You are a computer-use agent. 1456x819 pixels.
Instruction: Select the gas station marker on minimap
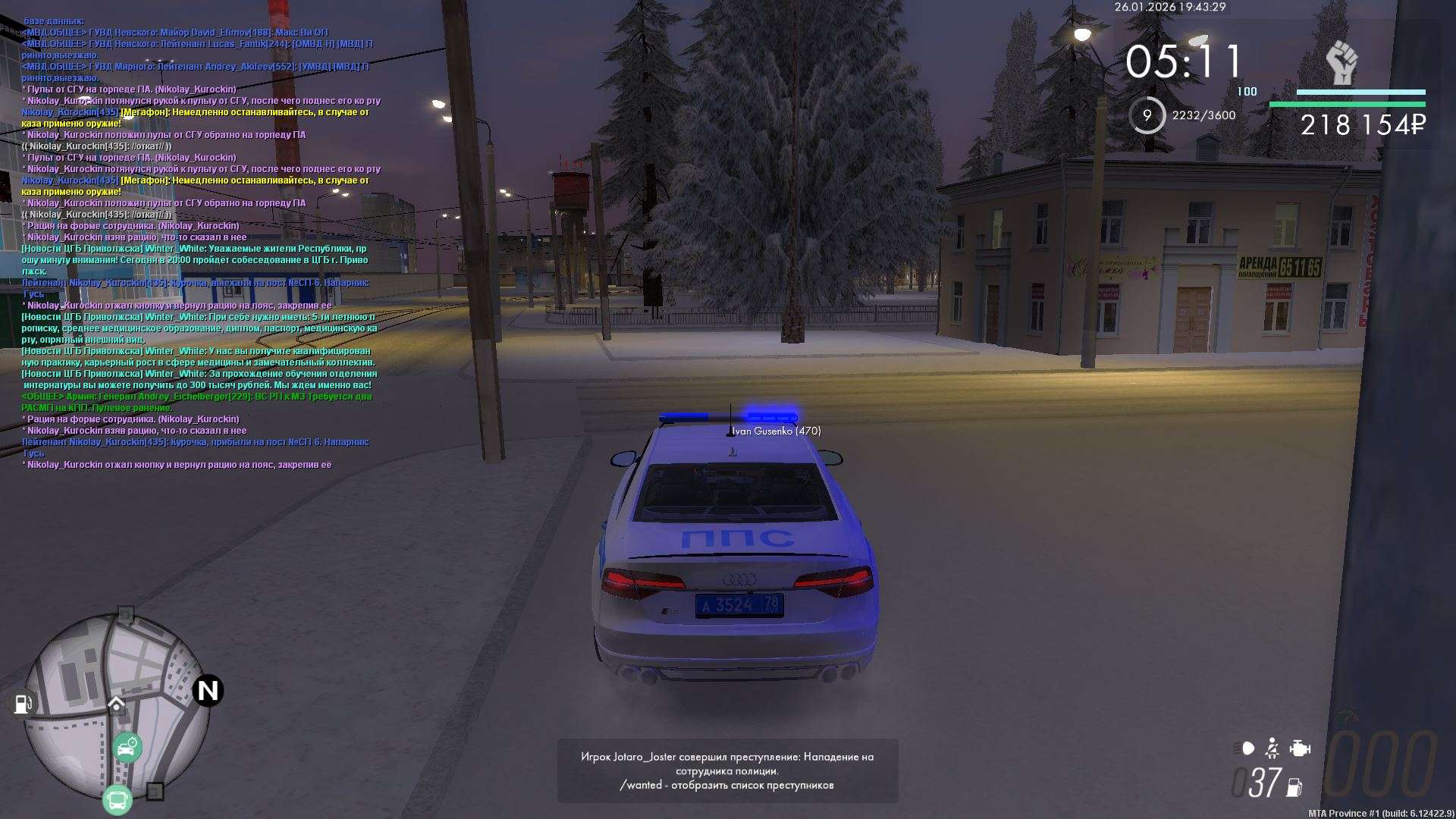pyautogui.click(x=23, y=704)
